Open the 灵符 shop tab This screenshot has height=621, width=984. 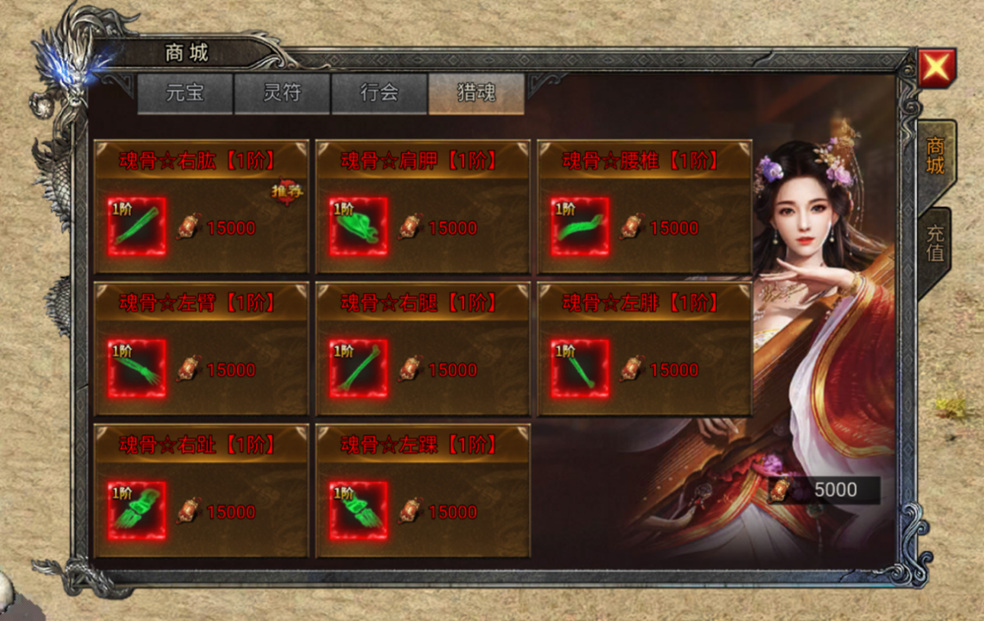282,94
